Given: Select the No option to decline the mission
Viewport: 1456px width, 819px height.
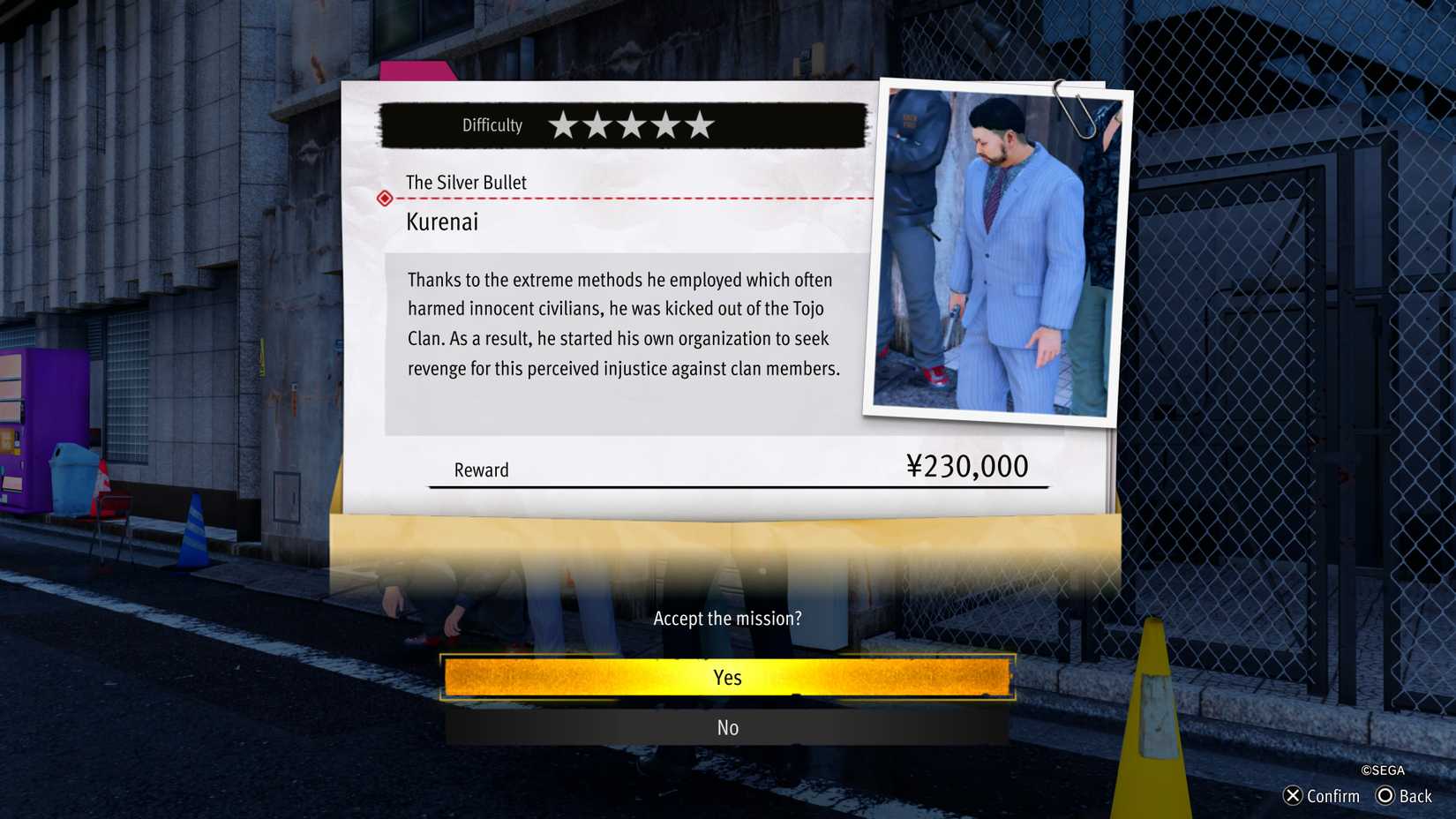Looking at the screenshot, I should pos(727,726).
